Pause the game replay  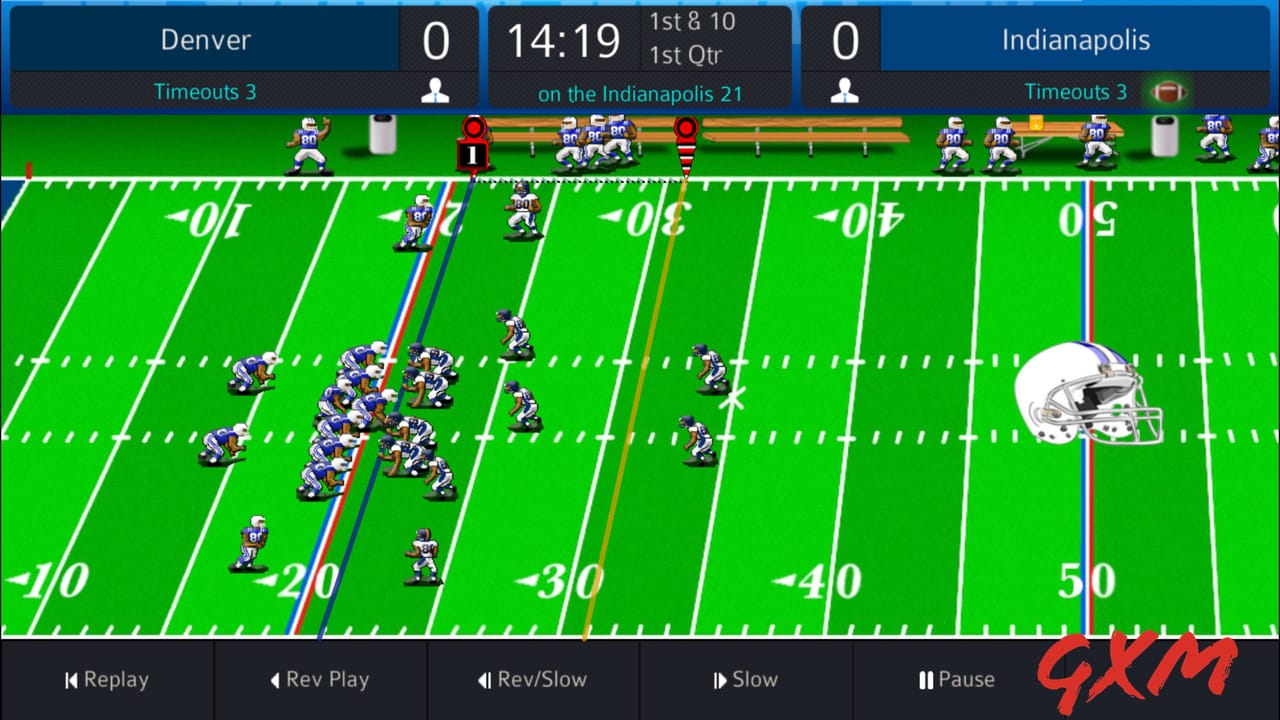click(956, 680)
